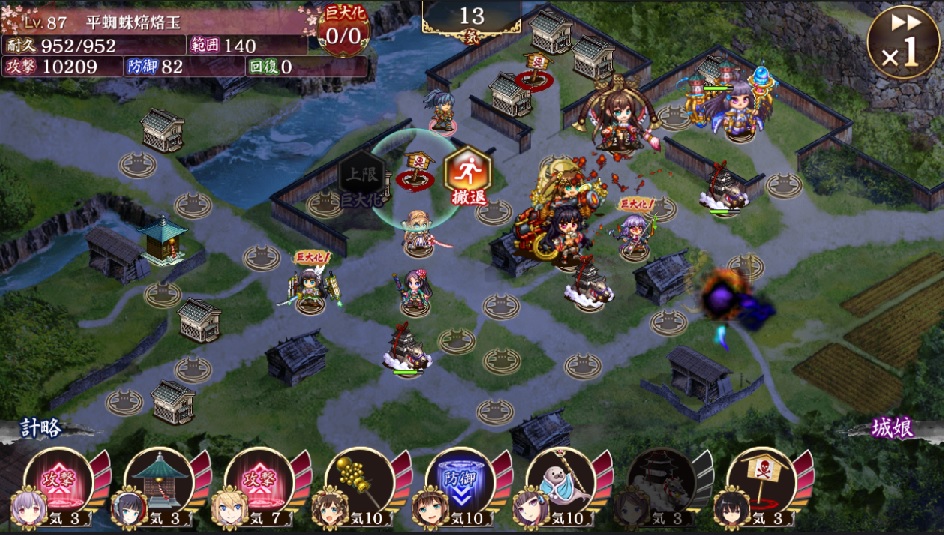Choose the golden staff stratagem icon
The image size is (944, 535).
click(x=359, y=479)
